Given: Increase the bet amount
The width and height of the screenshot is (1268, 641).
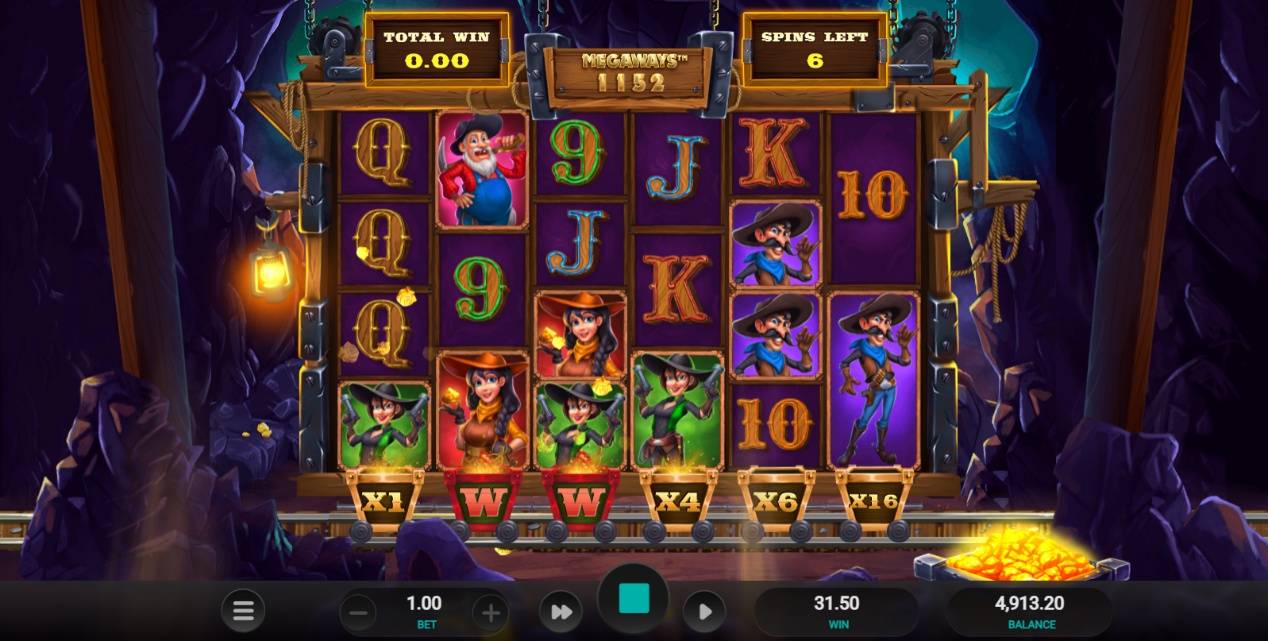Looking at the screenshot, I should point(489,611).
